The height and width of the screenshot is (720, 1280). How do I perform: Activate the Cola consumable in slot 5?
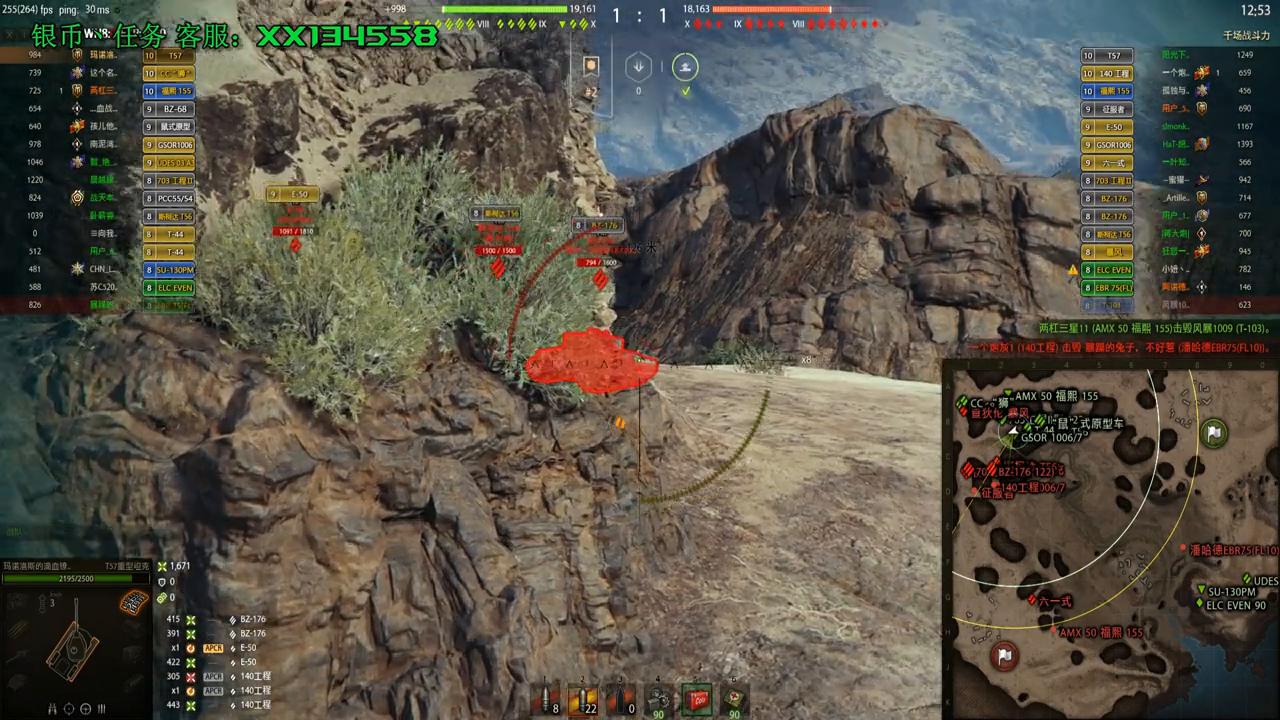[697, 700]
